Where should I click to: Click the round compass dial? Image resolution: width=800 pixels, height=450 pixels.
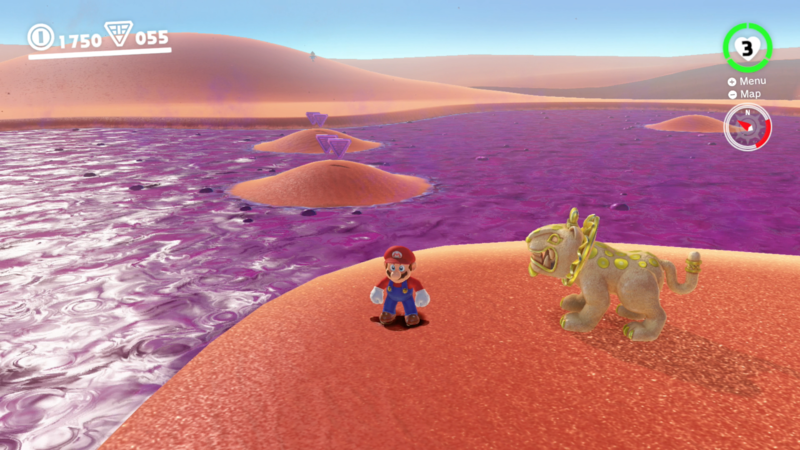point(747,127)
